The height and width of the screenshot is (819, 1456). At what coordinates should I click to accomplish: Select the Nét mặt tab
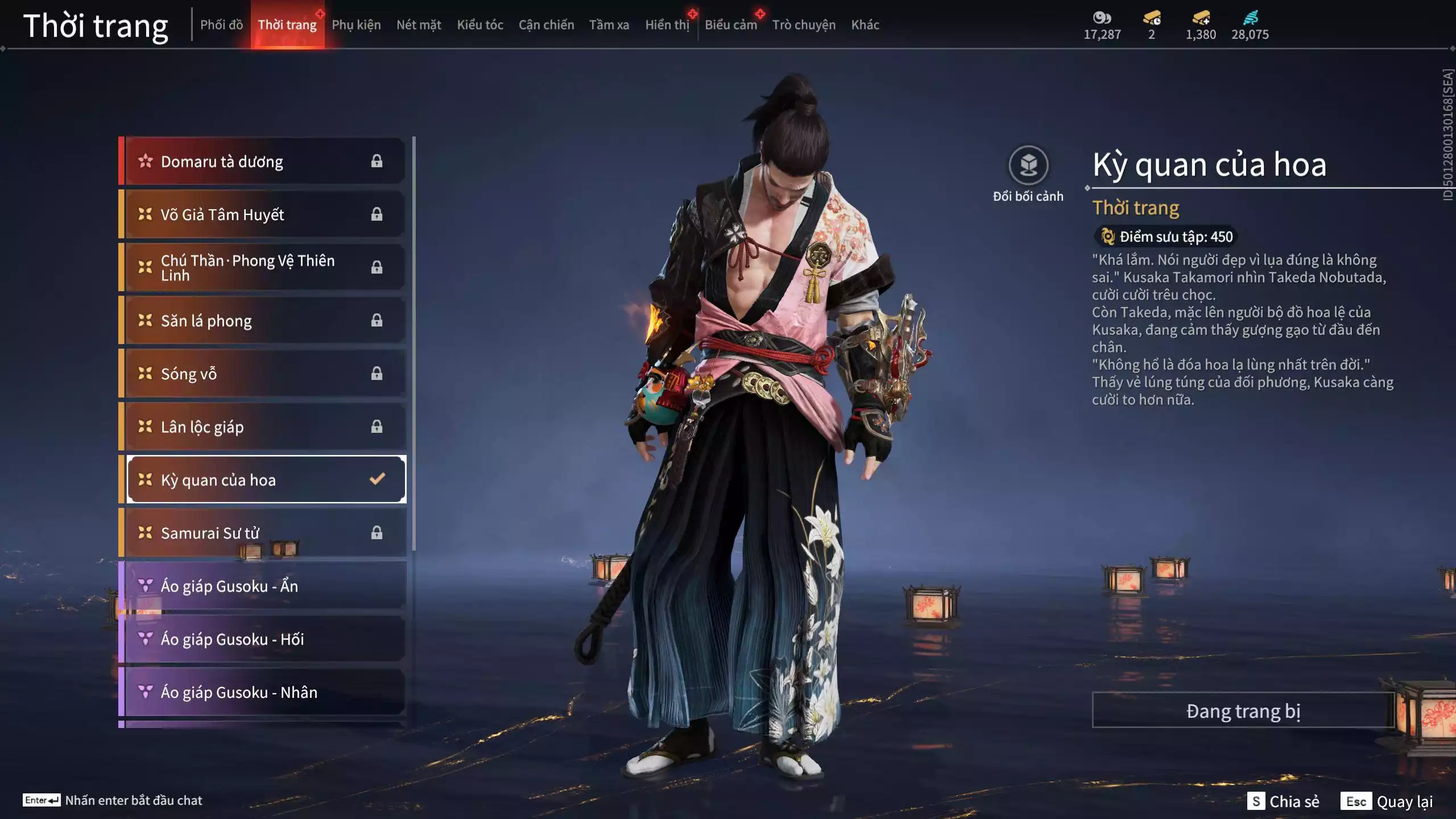point(419,25)
